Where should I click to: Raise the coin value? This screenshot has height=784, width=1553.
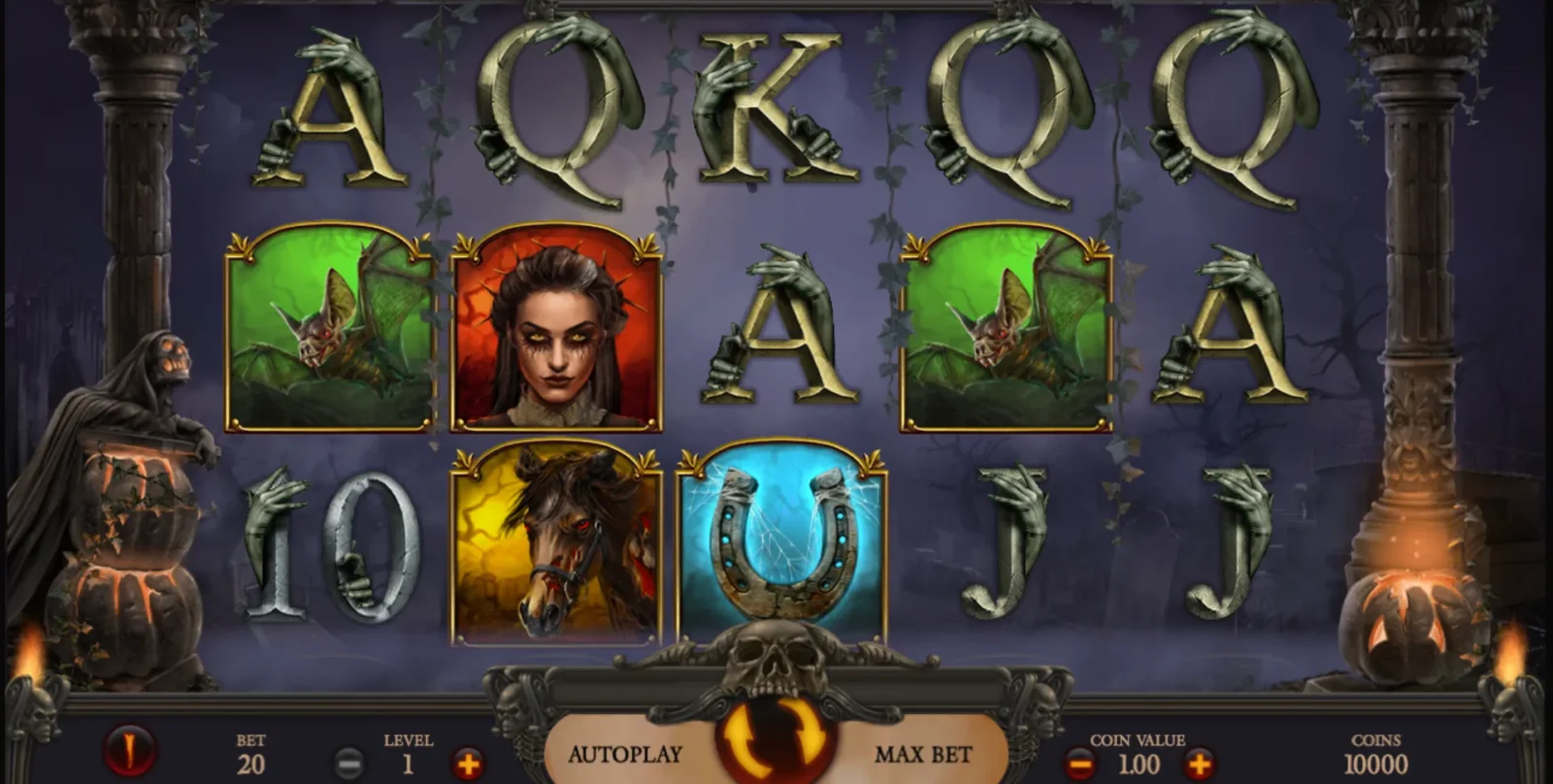[x=1199, y=764]
